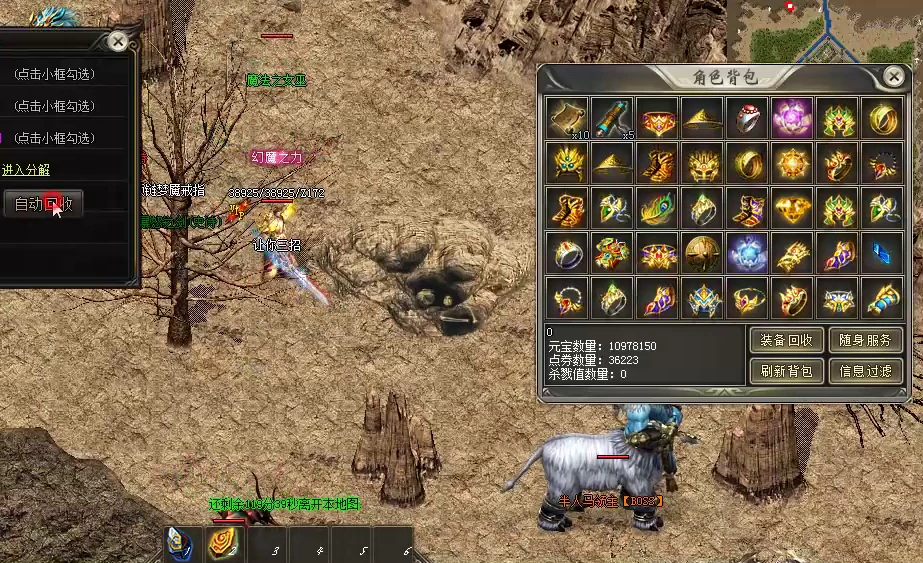Select the parchment map stack of ten

point(566,118)
